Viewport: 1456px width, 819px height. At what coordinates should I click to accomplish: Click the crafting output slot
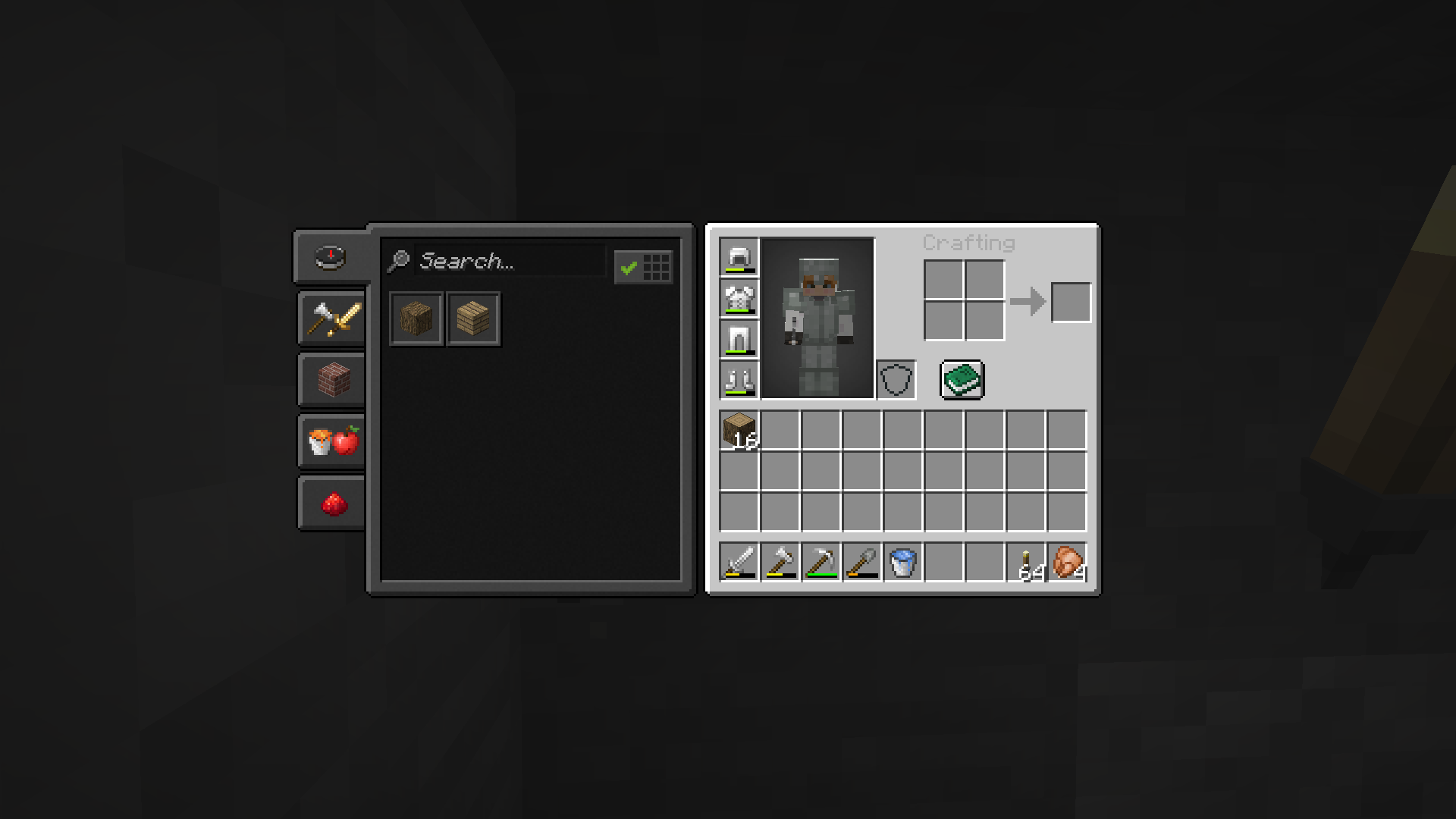click(1071, 301)
